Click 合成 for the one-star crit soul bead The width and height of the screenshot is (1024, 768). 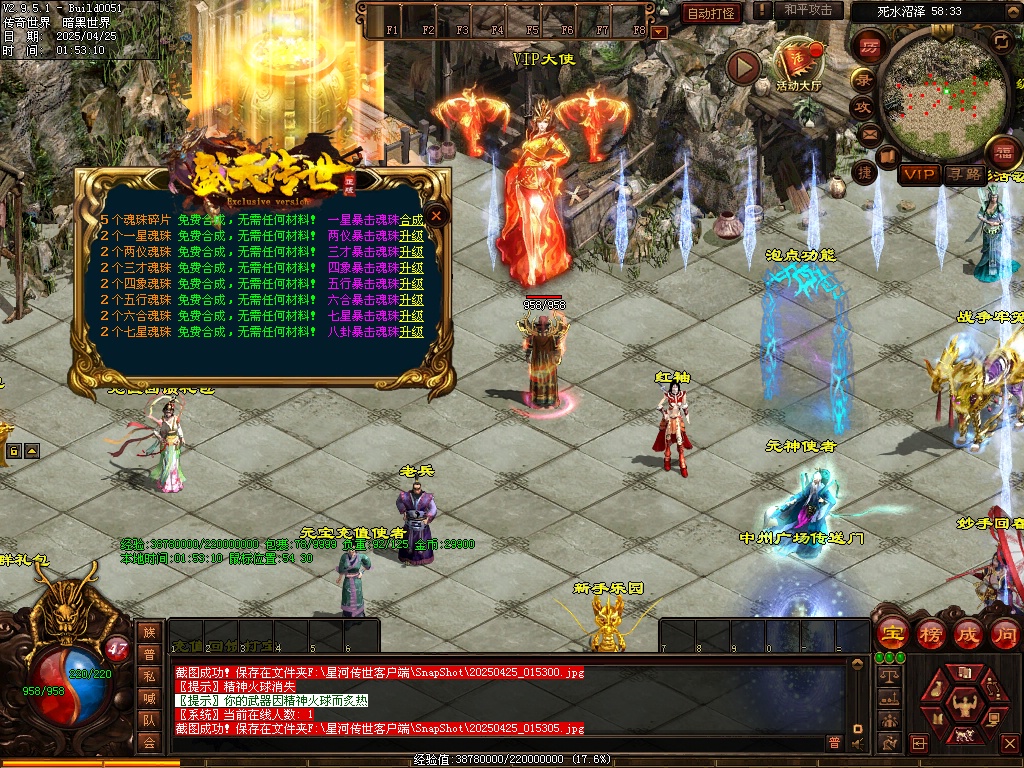pyautogui.click(x=411, y=220)
